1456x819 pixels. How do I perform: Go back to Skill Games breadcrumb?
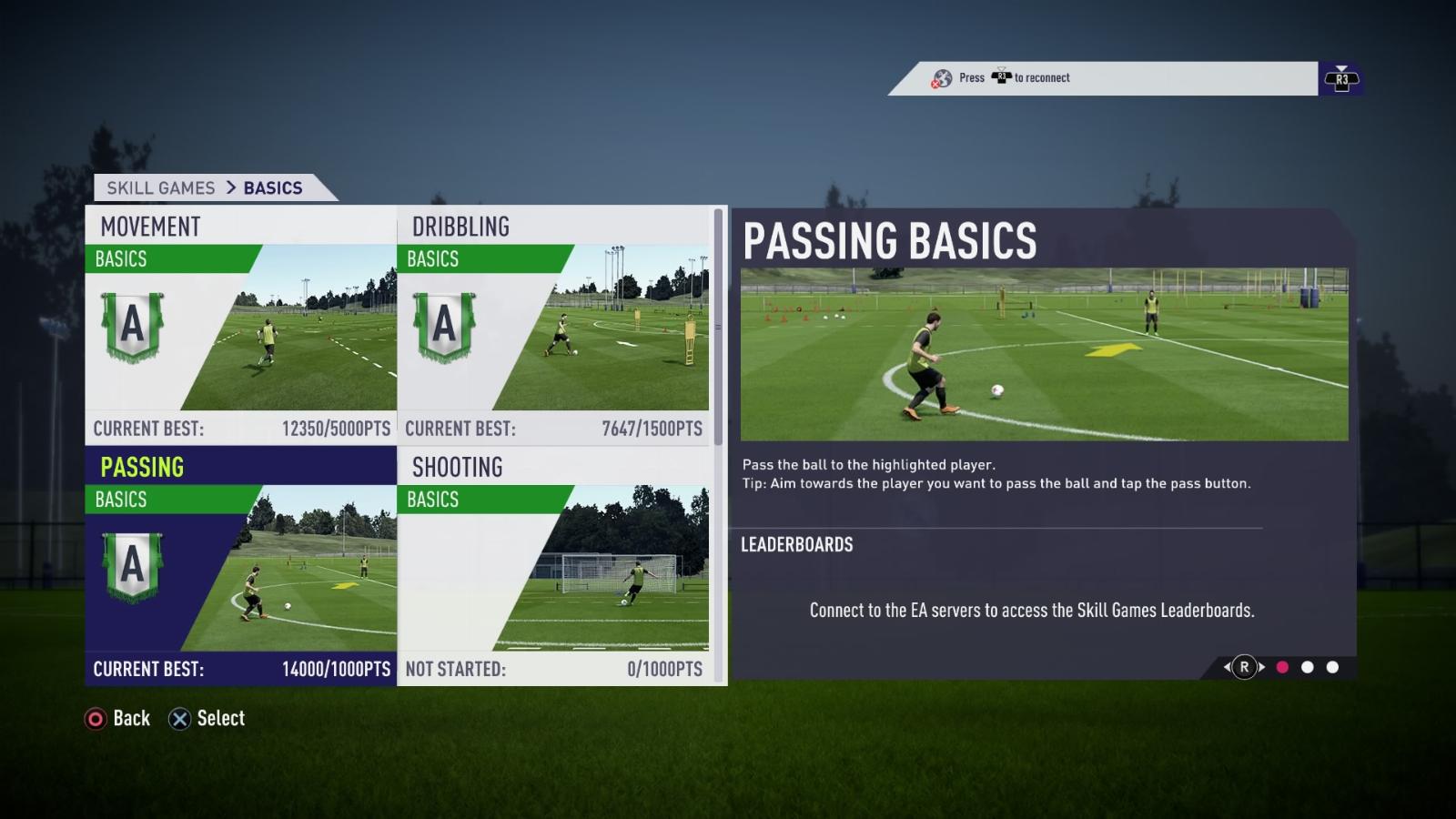[161, 188]
